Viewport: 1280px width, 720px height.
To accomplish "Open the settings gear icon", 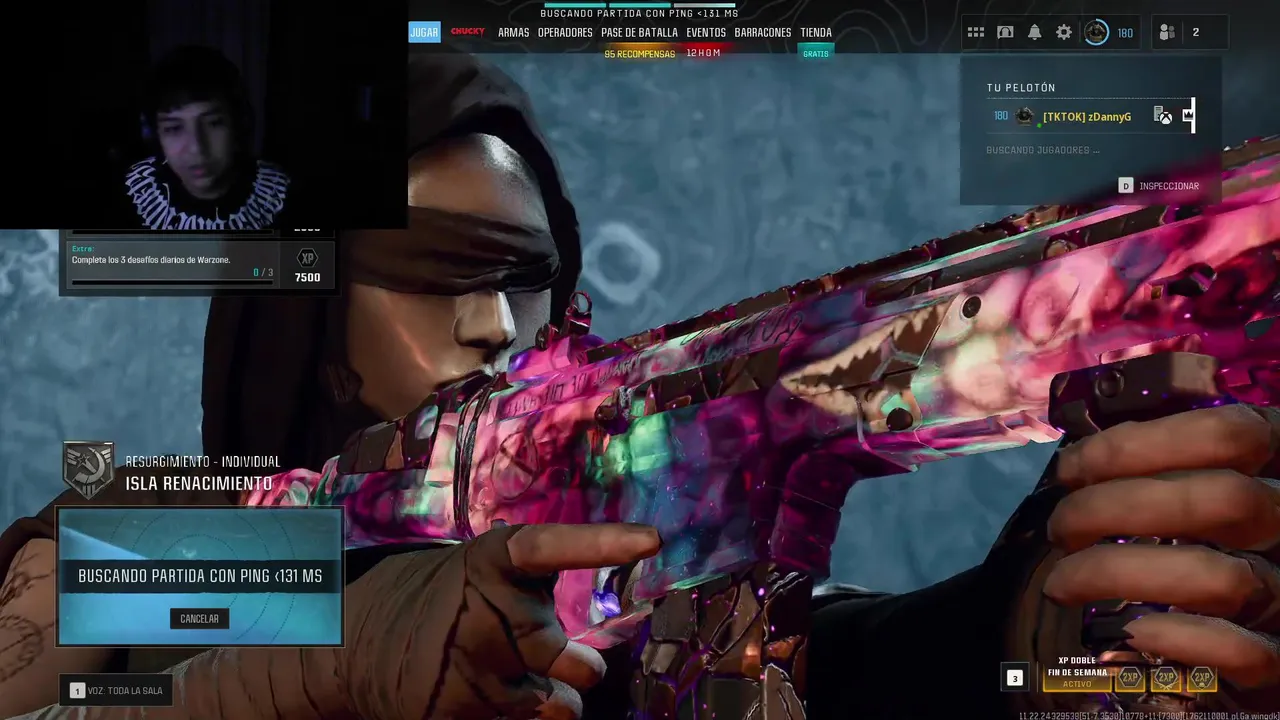I will 1064,32.
